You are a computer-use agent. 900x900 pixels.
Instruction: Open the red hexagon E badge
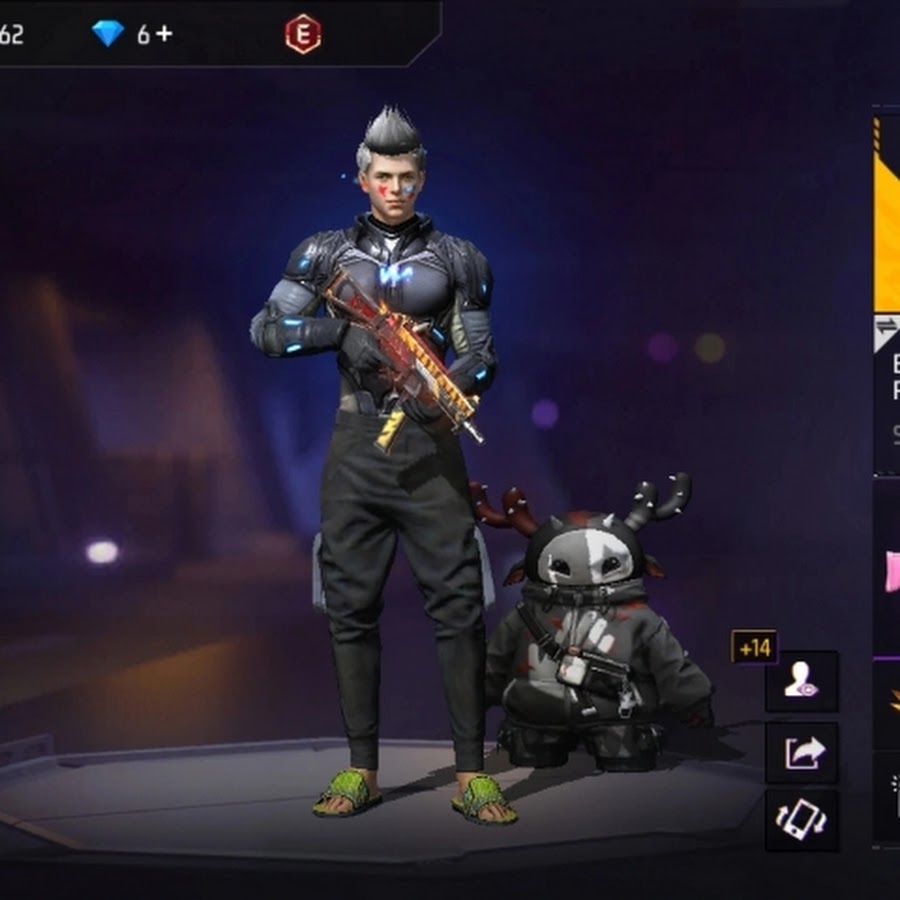pos(302,35)
